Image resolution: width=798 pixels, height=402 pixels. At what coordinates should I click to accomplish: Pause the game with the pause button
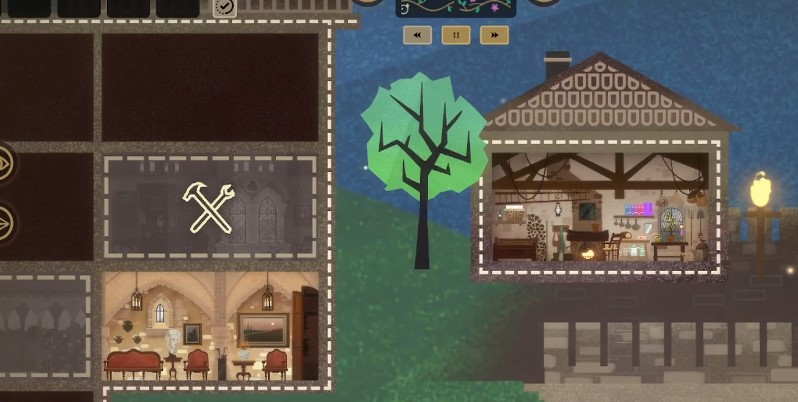coord(456,35)
